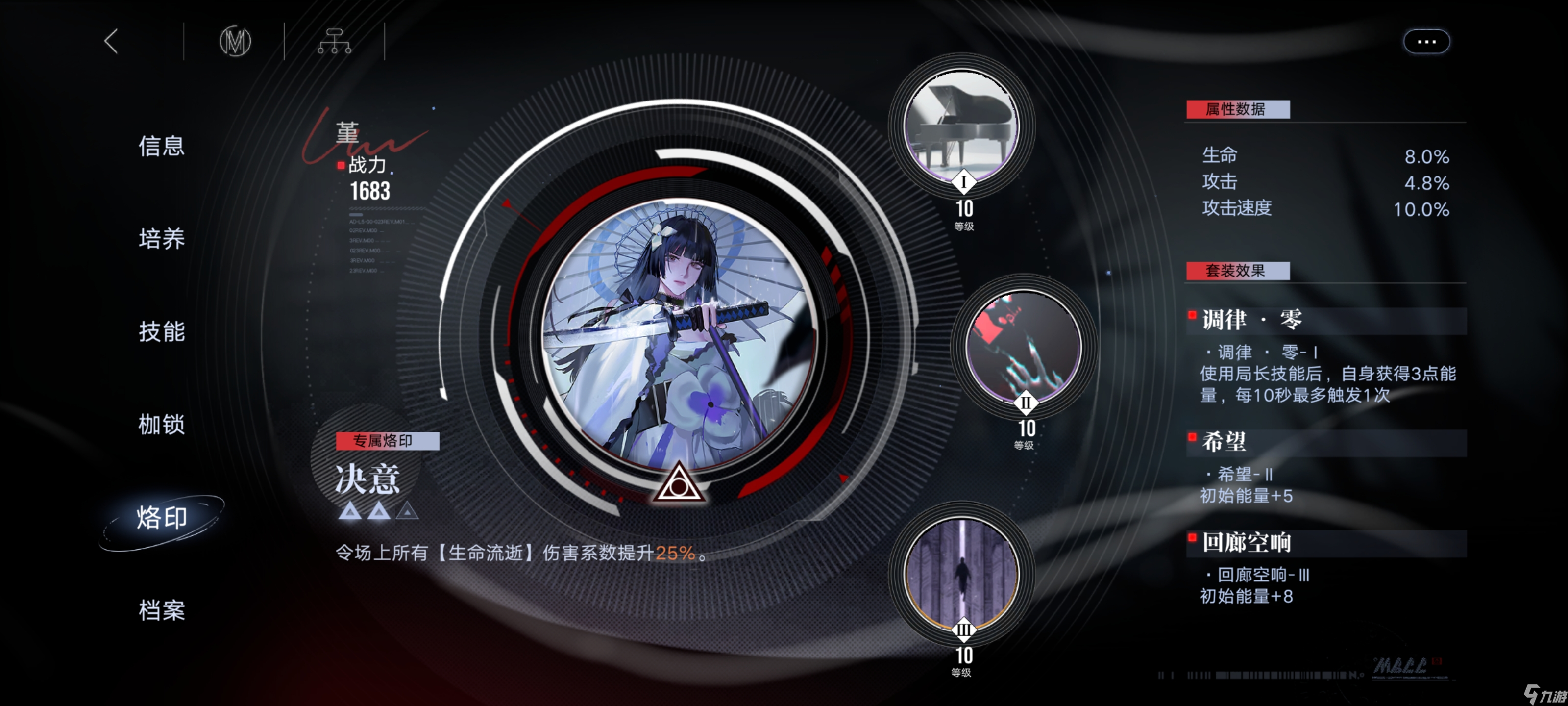This screenshot has height=706, width=1568.
Task: Open the hierarchy tree icon
Action: tap(334, 41)
